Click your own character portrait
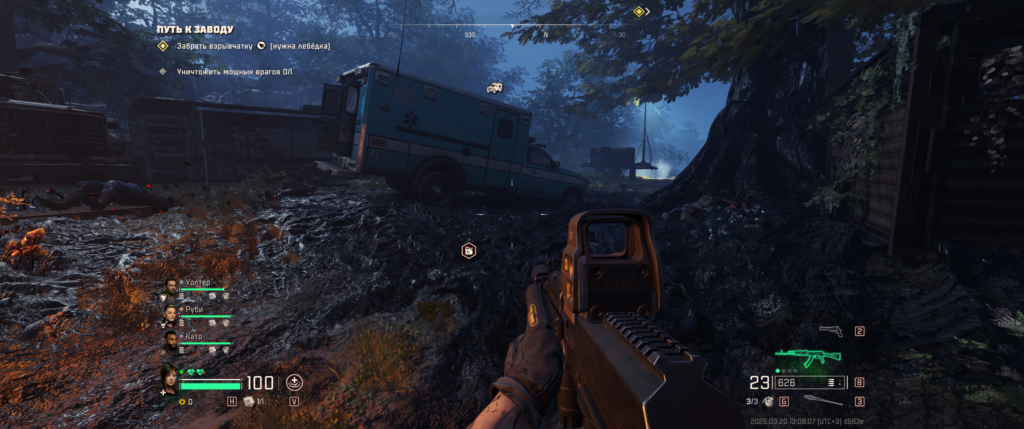1024x429 pixels. tap(170, 379)
